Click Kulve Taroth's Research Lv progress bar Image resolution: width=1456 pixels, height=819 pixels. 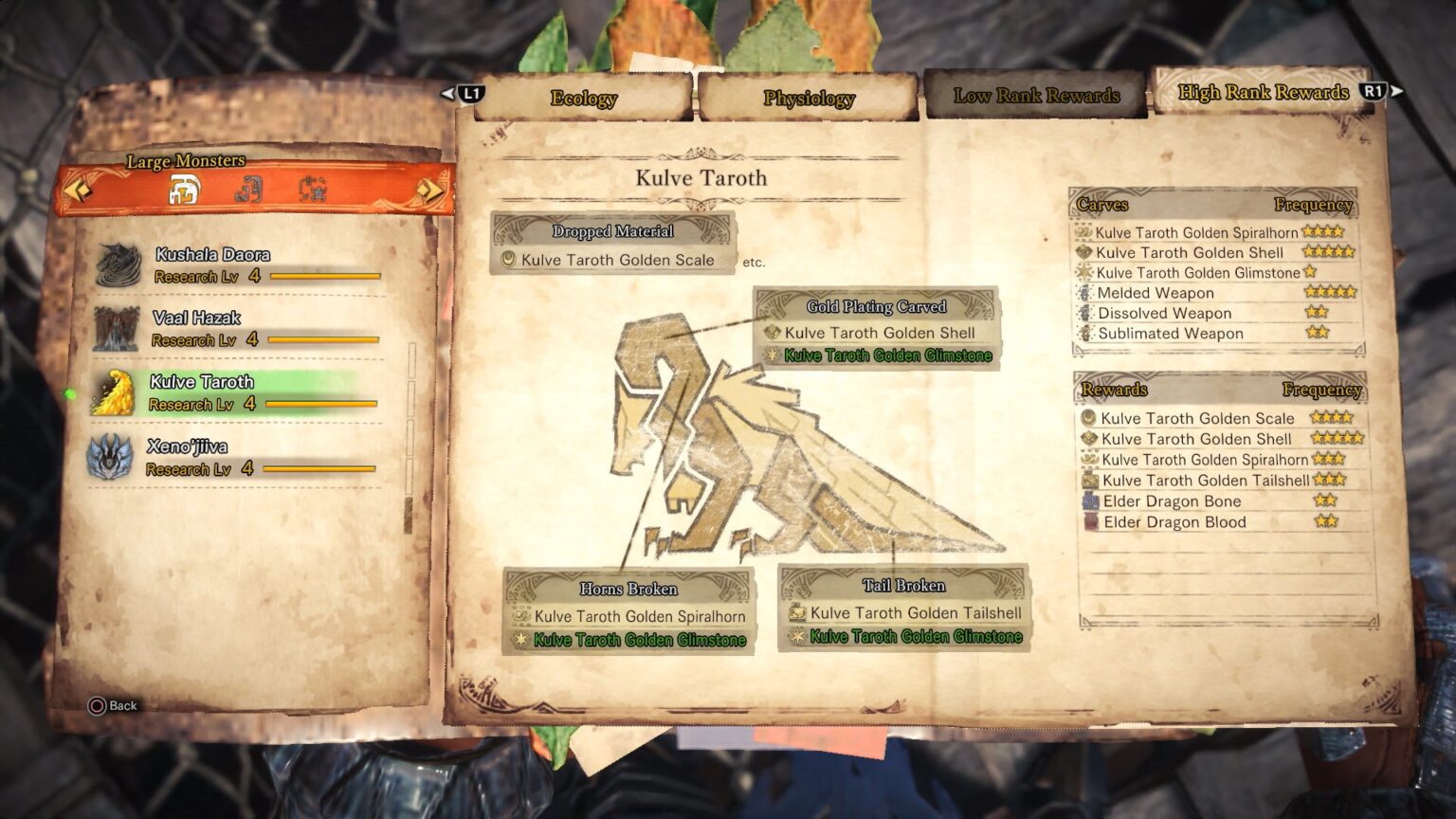pos(322,404)
